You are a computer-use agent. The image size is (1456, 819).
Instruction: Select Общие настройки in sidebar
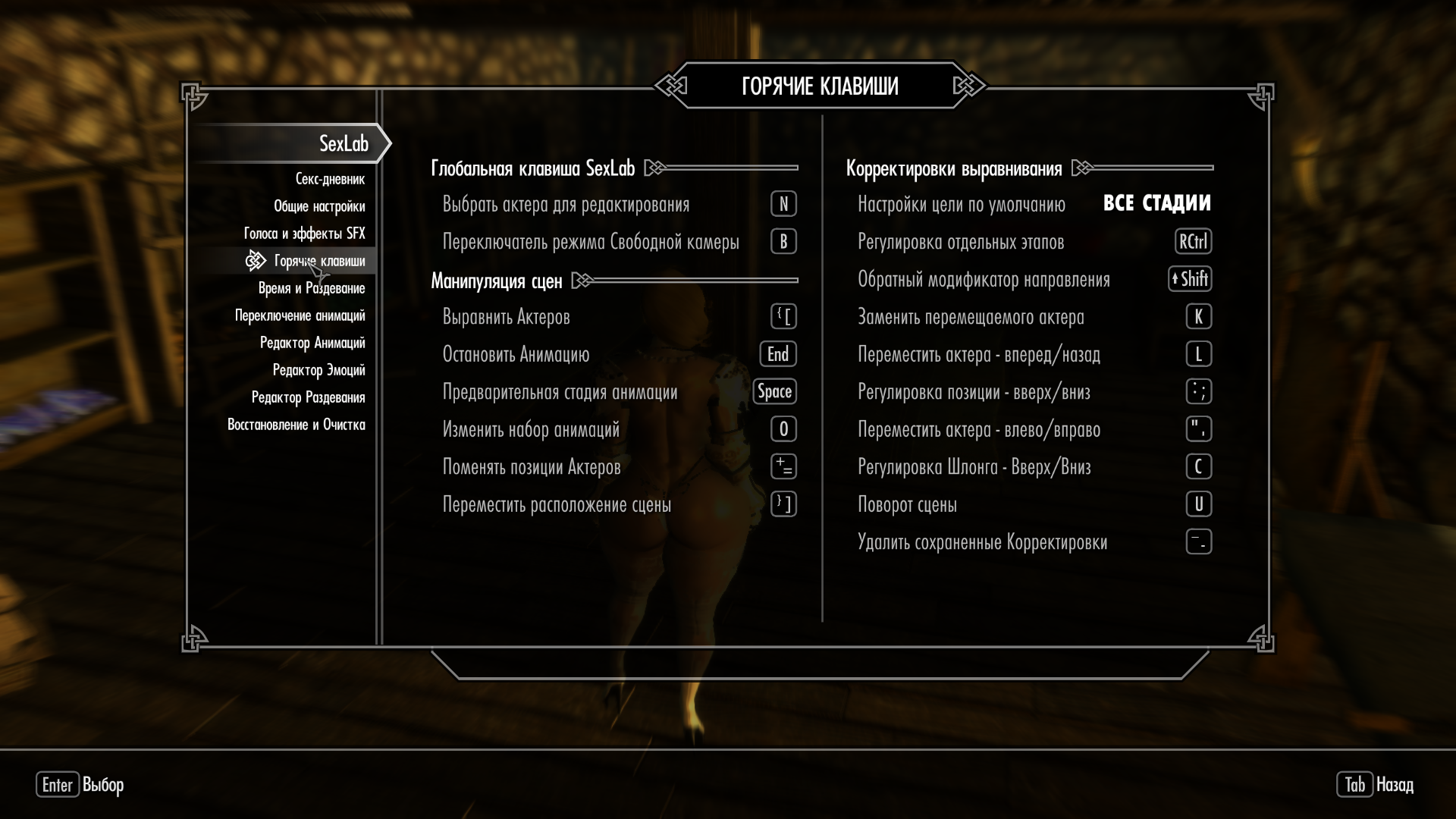[x=319, y=206]
